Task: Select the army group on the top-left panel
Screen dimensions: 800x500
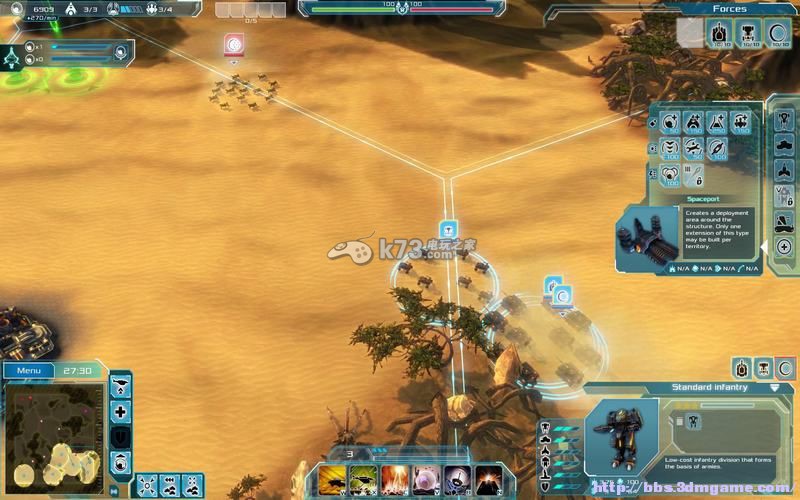Action: (x=13, y=57)
